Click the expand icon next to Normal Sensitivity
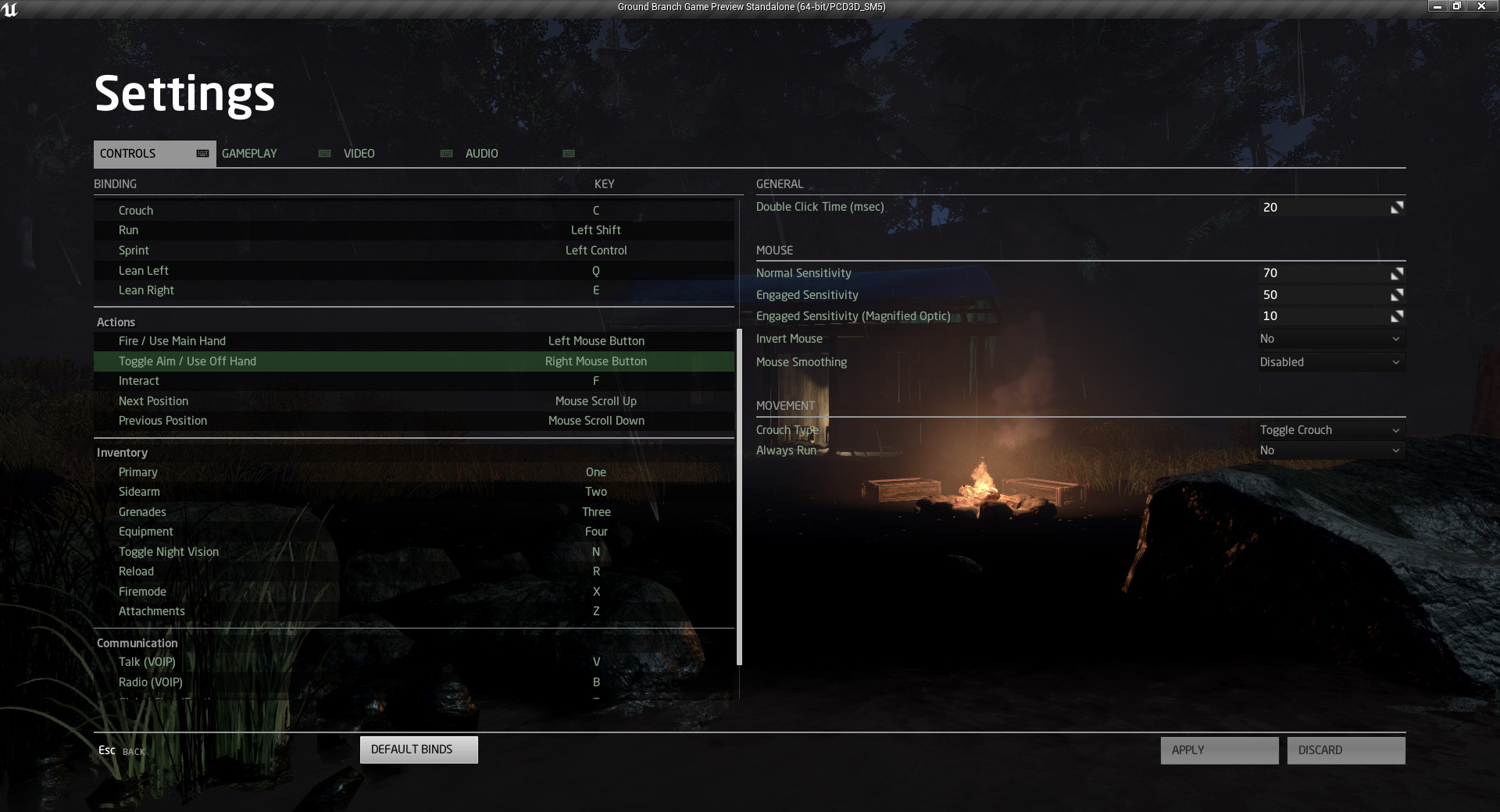Image resolution: width=1500 pixels, height=812 pixels. point(1397,272)
